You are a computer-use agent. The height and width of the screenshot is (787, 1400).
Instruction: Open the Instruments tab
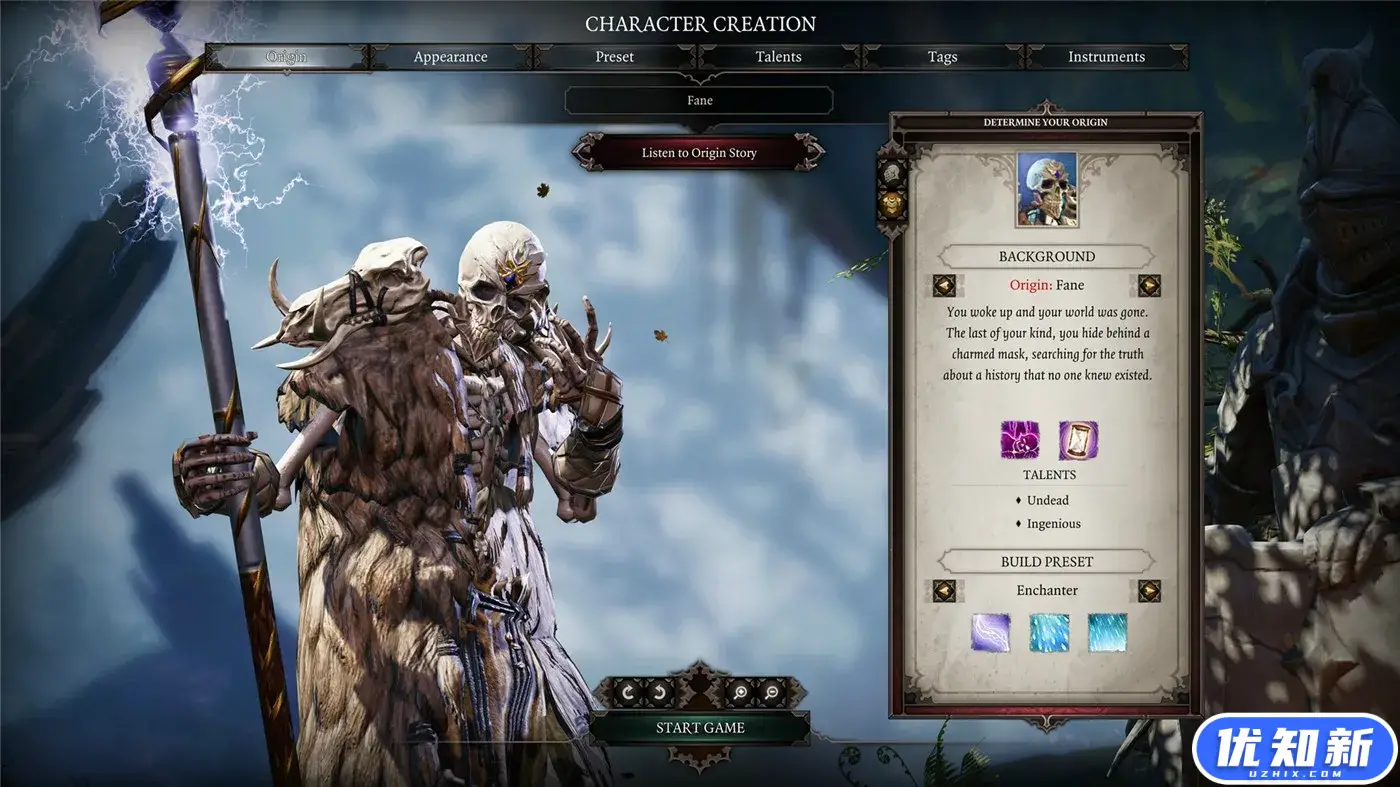1106,57
